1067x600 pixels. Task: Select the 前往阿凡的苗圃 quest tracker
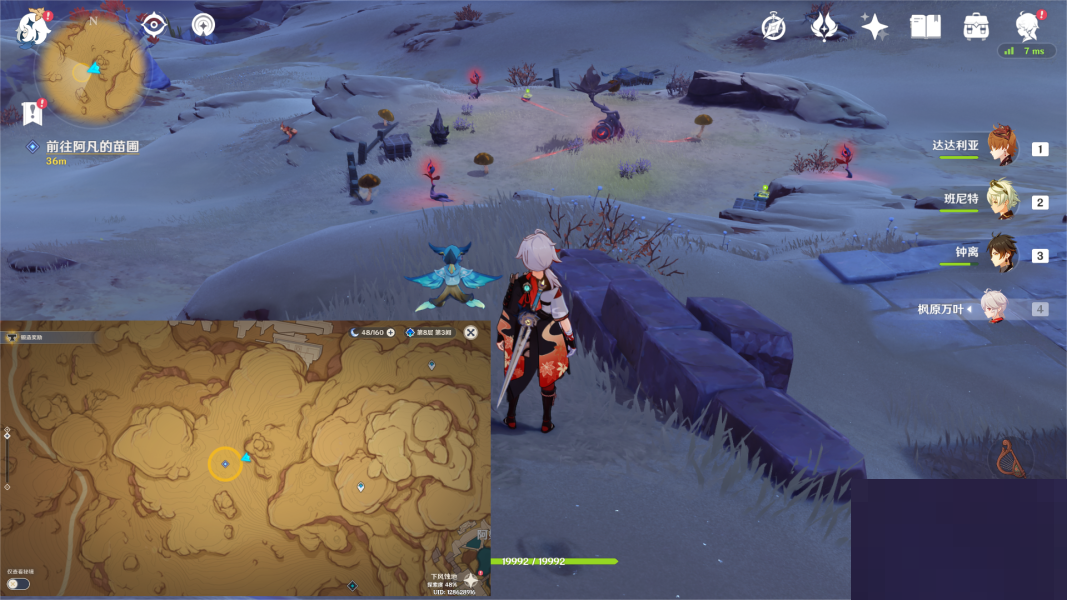[91, 146]
